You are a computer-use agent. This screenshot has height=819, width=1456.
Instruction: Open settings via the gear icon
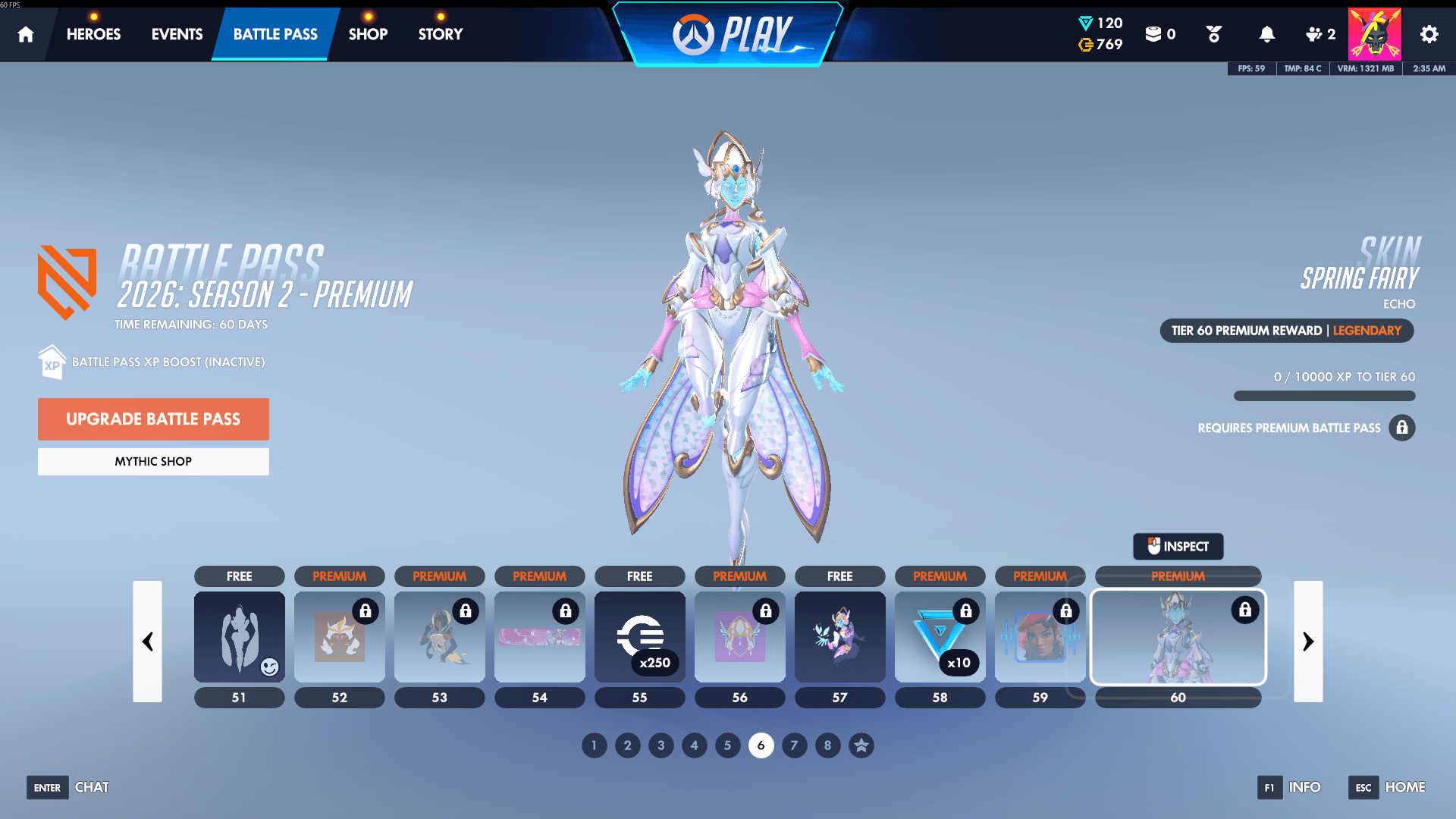[1429, 33]
